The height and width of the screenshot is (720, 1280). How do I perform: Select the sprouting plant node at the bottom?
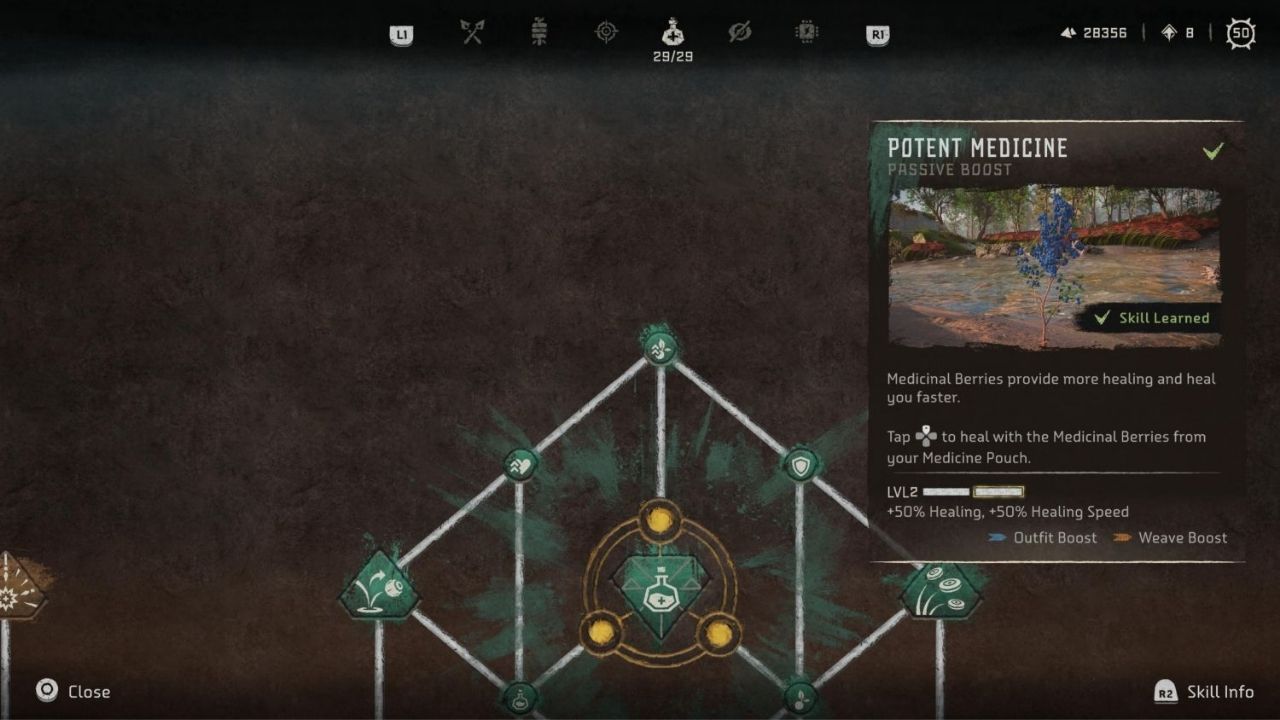point(800,698)
